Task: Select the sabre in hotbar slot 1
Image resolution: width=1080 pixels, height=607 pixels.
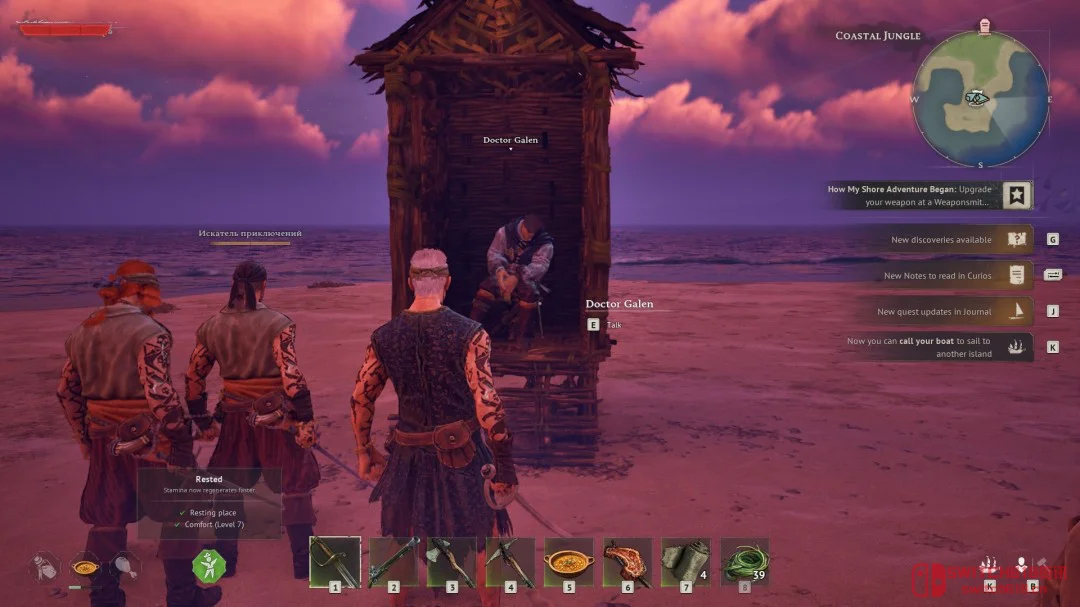Action: tap(334, 562)
